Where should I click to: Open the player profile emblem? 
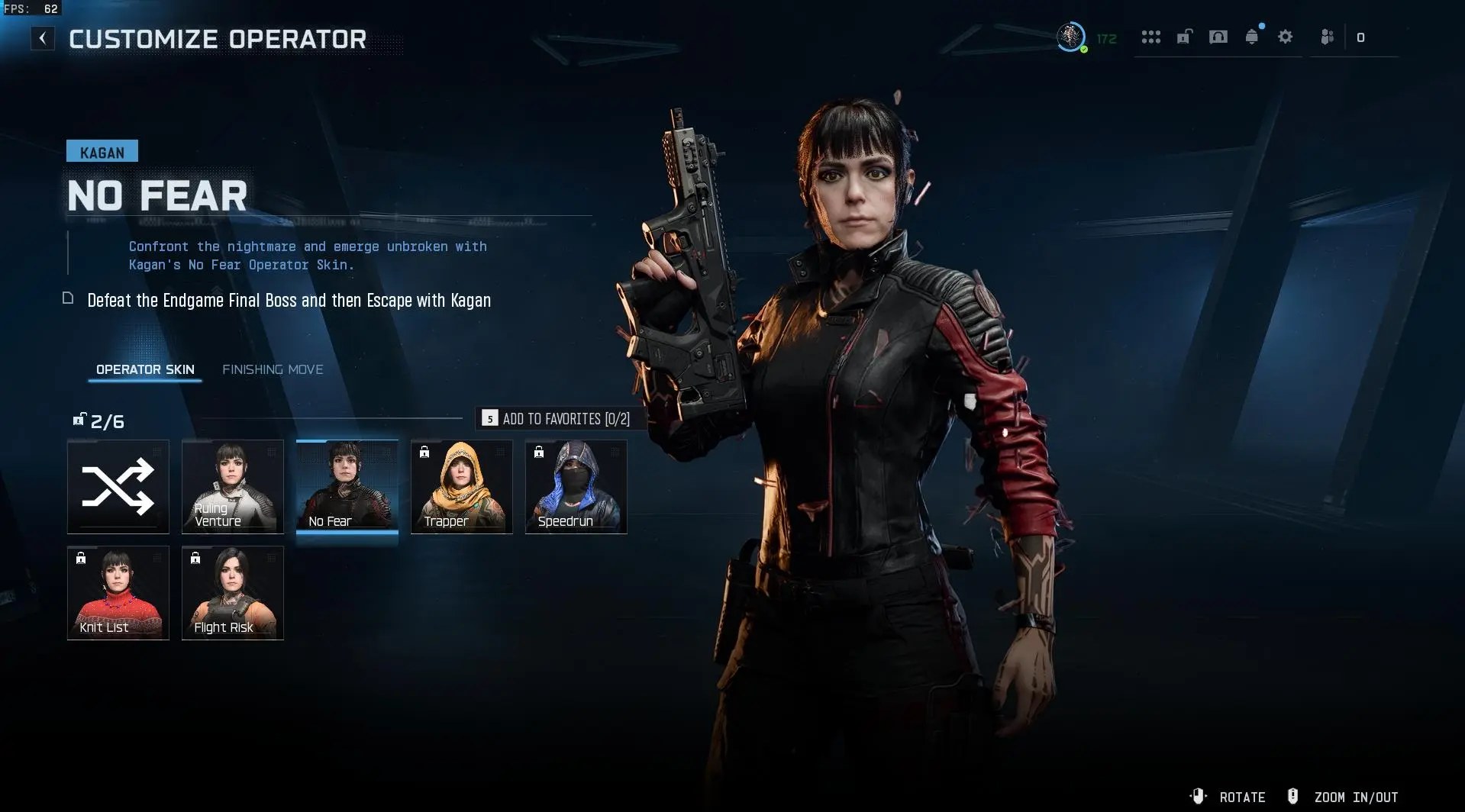pos(1071,37)
